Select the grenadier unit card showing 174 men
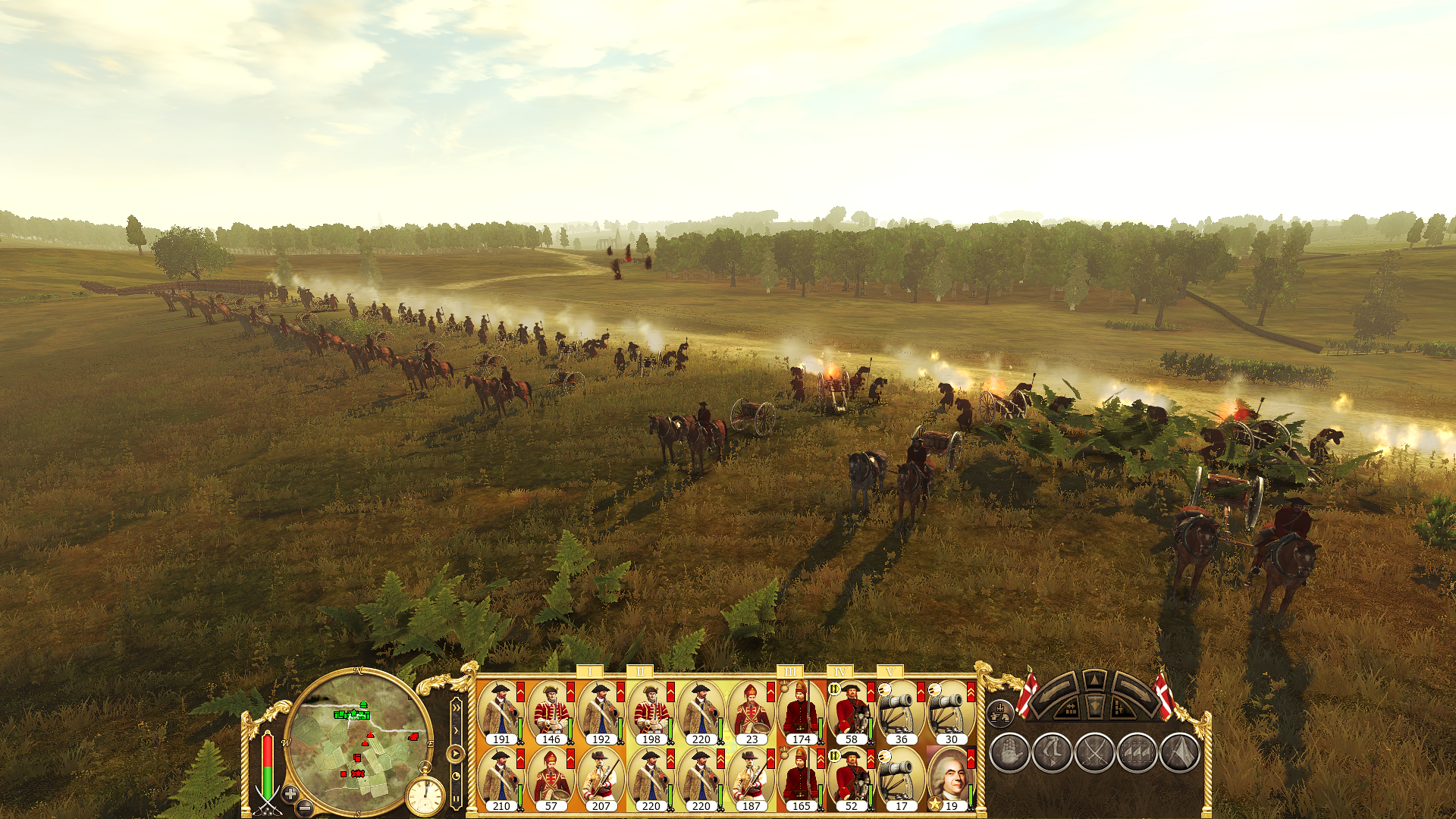1456x819 pixels. click(x=800, y=712)
